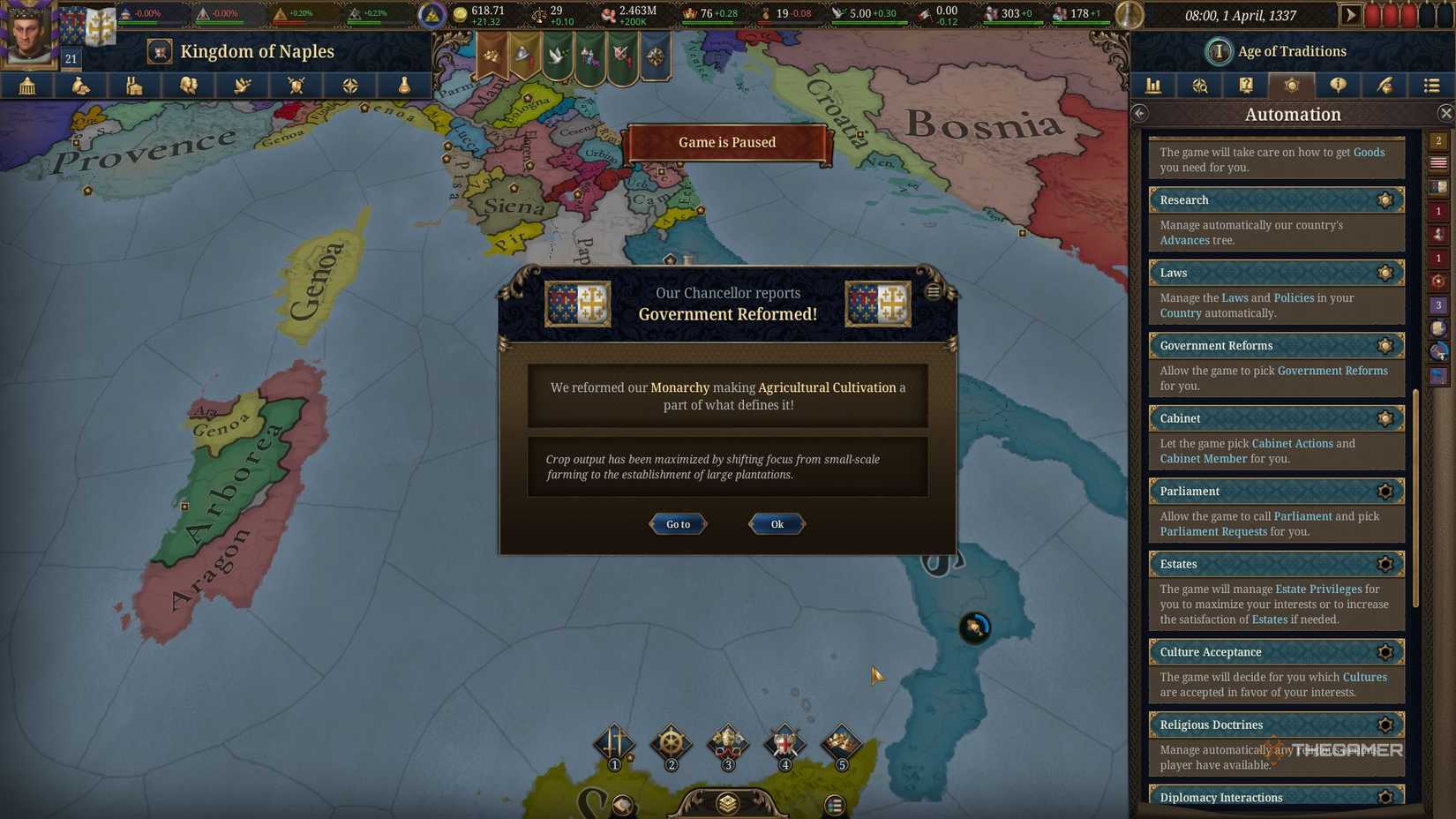Open the government panel with the building icon

click(26, 86)
